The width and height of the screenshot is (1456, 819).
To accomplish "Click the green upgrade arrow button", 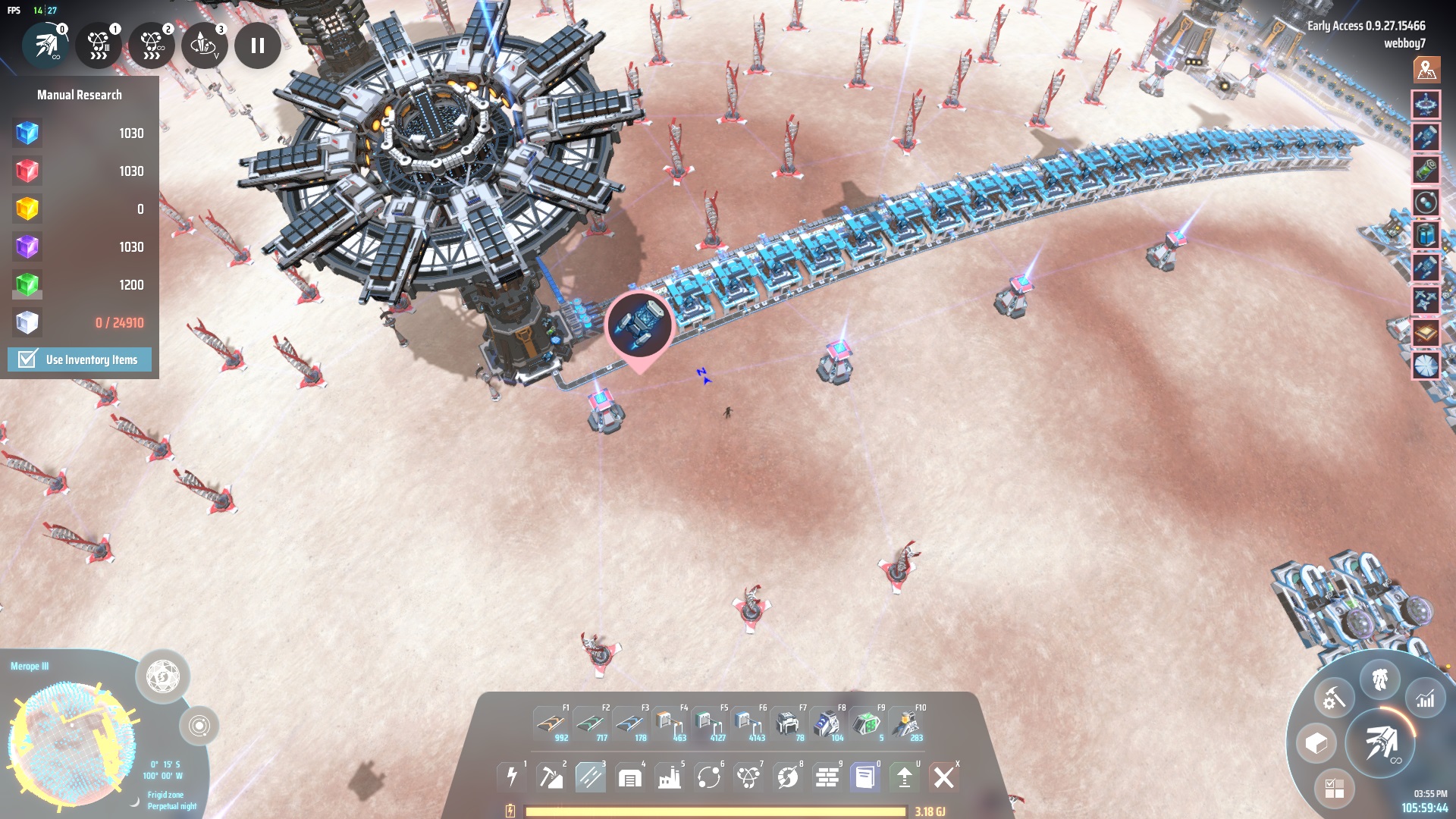I will click(905, 777).
